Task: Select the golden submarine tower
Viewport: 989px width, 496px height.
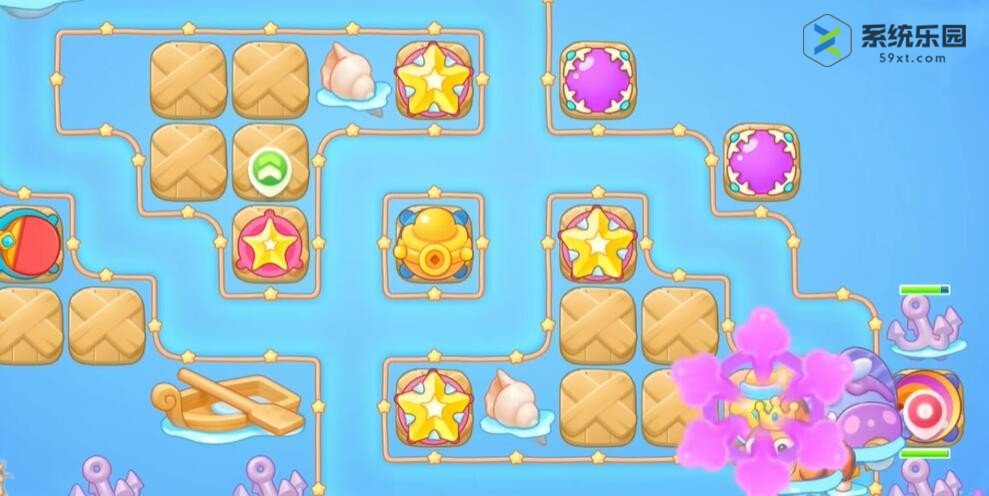Action: [433, 244]
